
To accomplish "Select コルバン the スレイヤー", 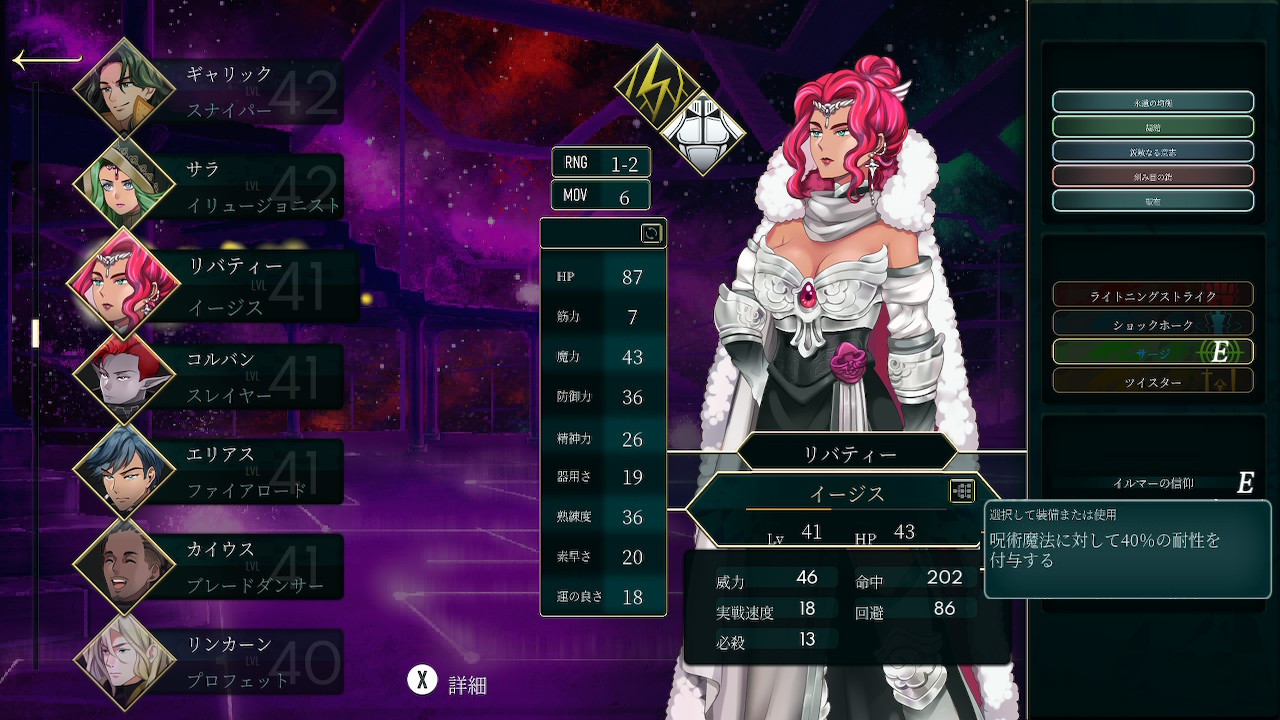I will tap(230, 377).
